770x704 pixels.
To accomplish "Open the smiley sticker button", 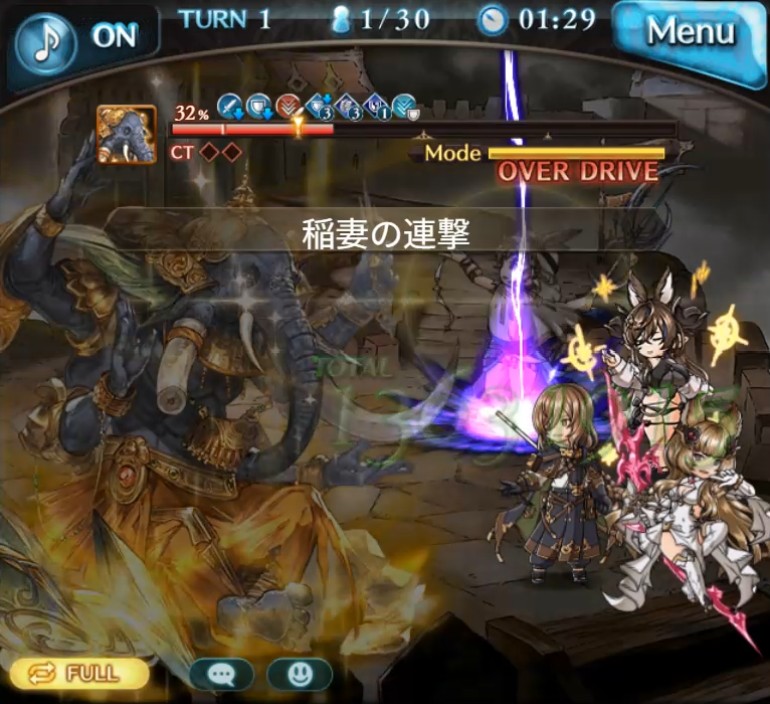I will pos(299,674).
